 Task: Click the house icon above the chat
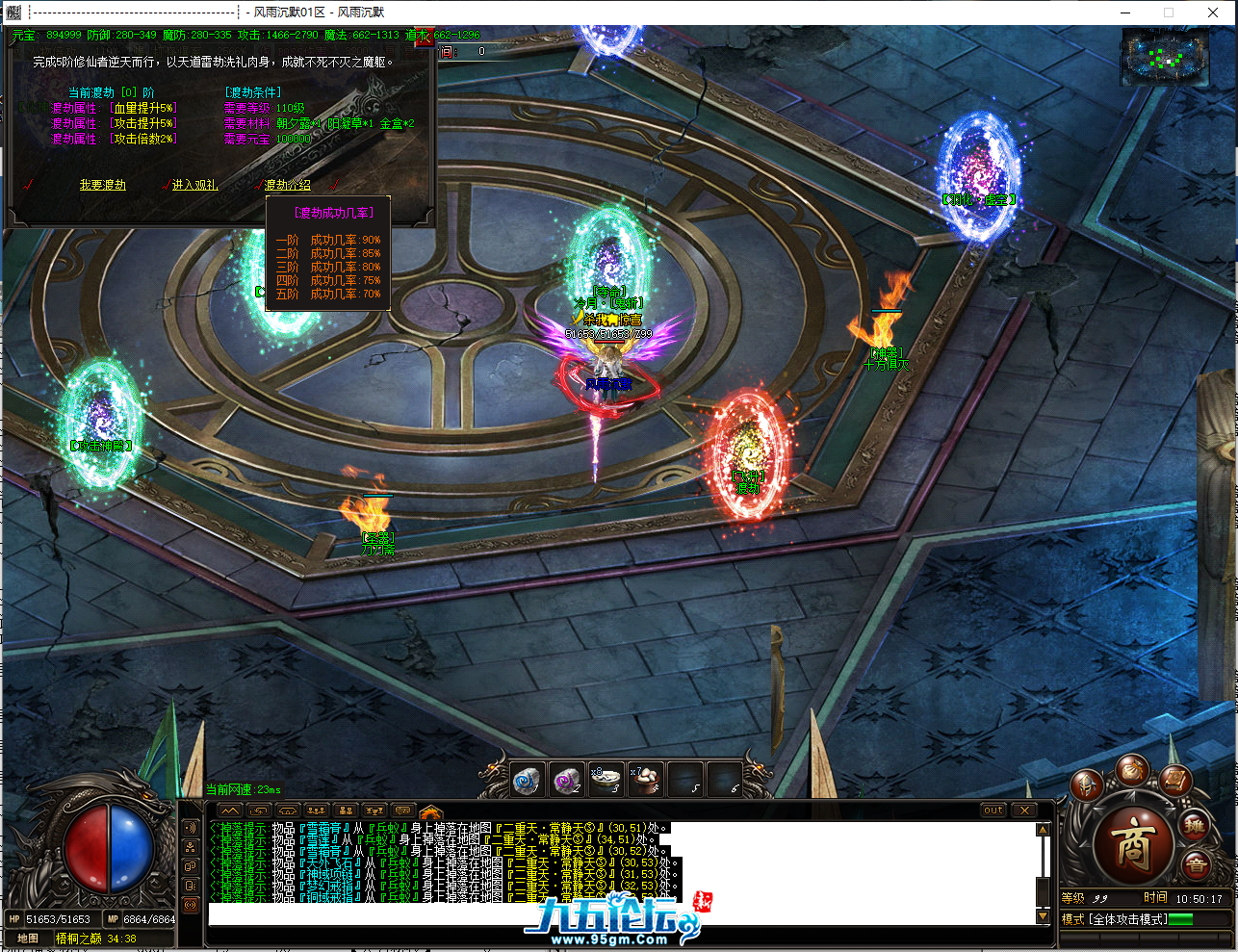430,811
